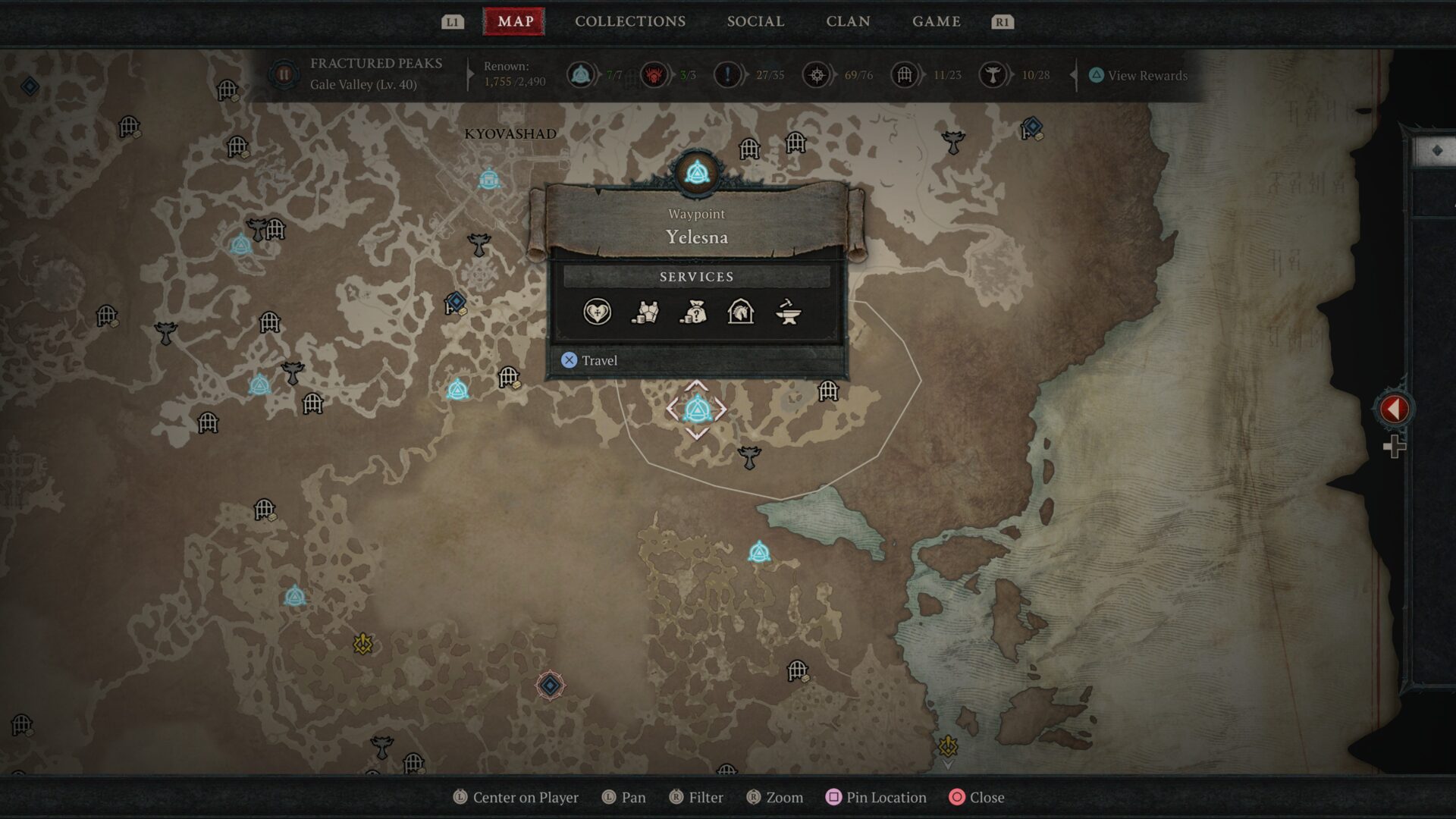Screen dimensions: 1456x819
Task: Select the Altars of Lilith 3/3 icon
Action: tap(654, 76)
